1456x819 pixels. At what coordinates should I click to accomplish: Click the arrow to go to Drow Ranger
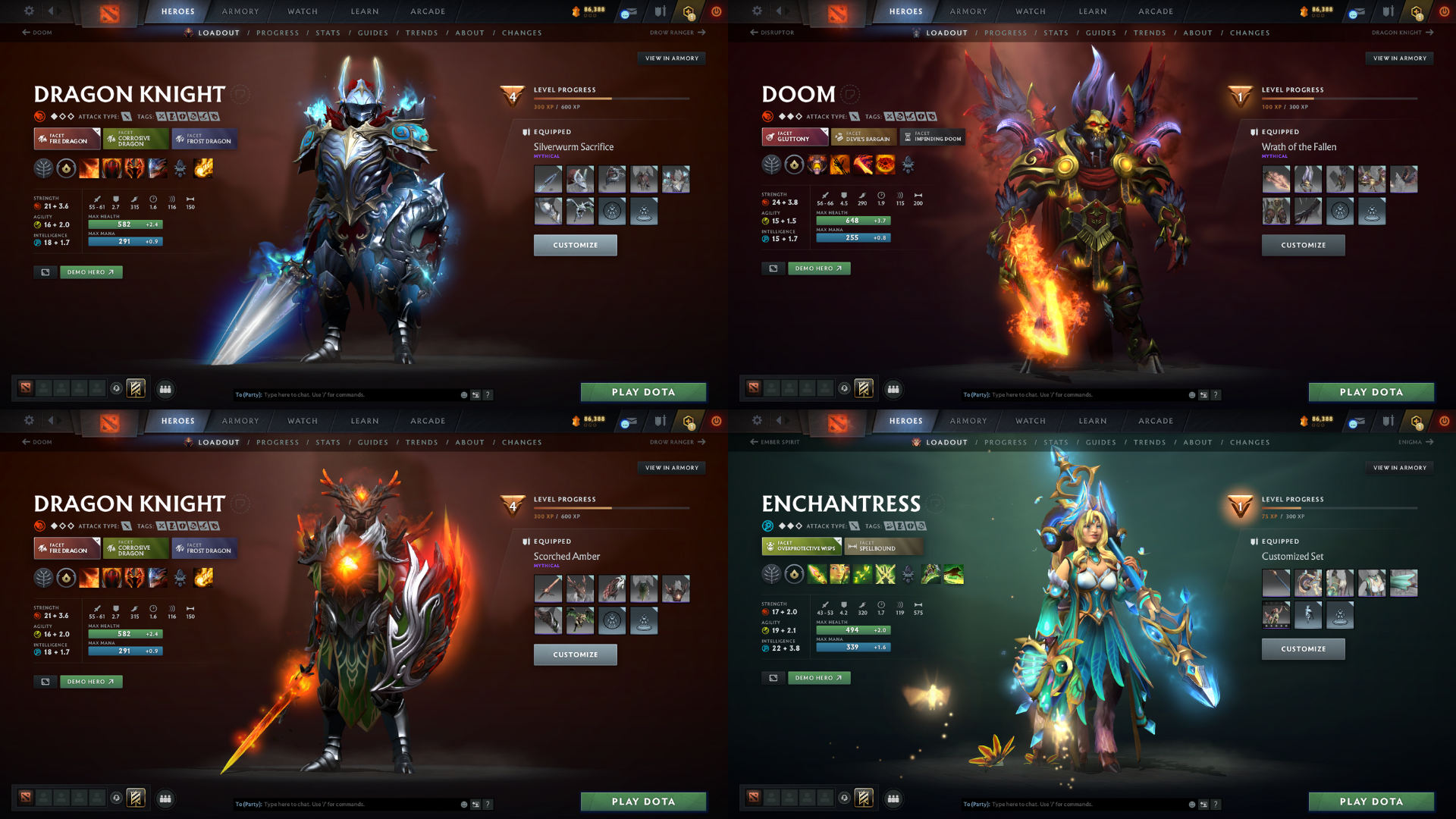(x=702, y=33)
